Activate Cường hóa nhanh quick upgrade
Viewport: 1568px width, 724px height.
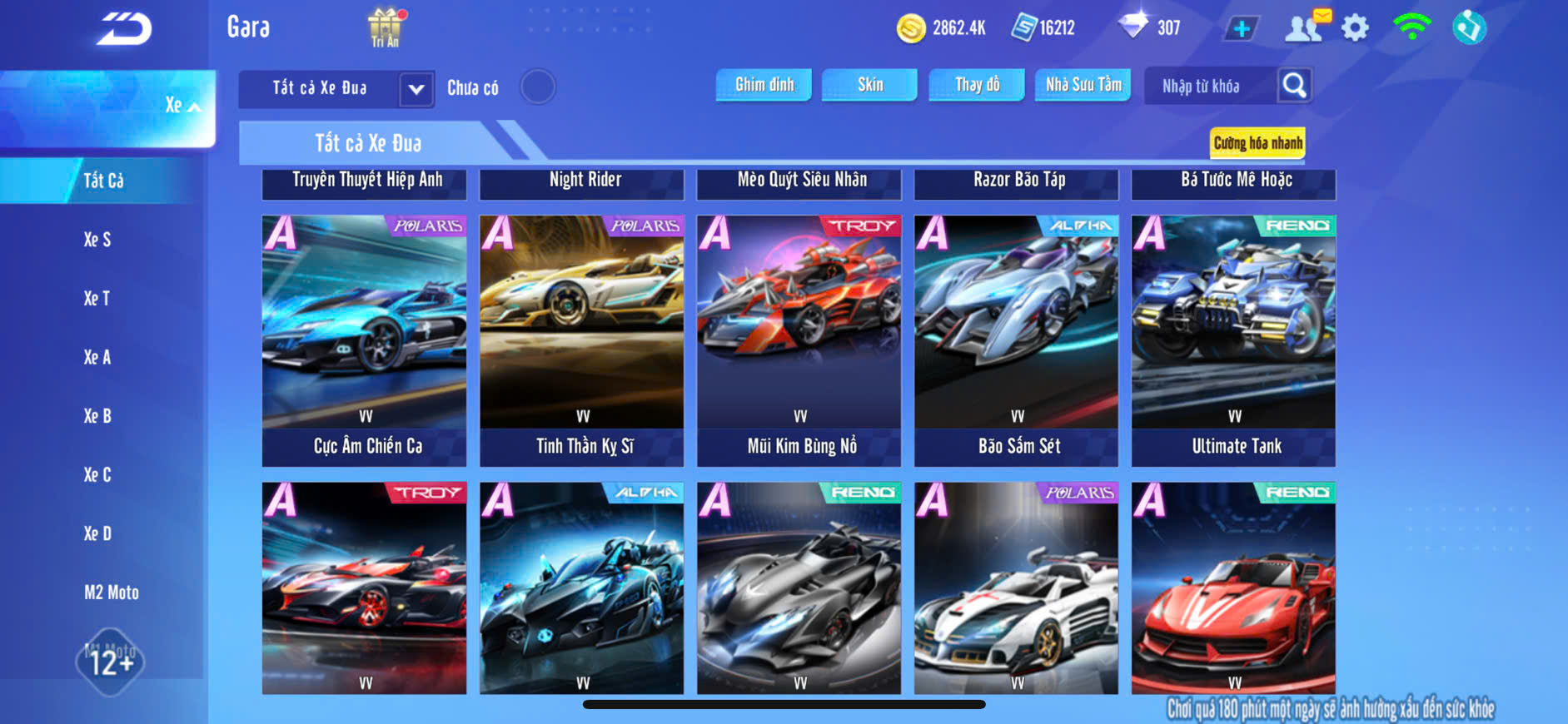pos(1257,143)
